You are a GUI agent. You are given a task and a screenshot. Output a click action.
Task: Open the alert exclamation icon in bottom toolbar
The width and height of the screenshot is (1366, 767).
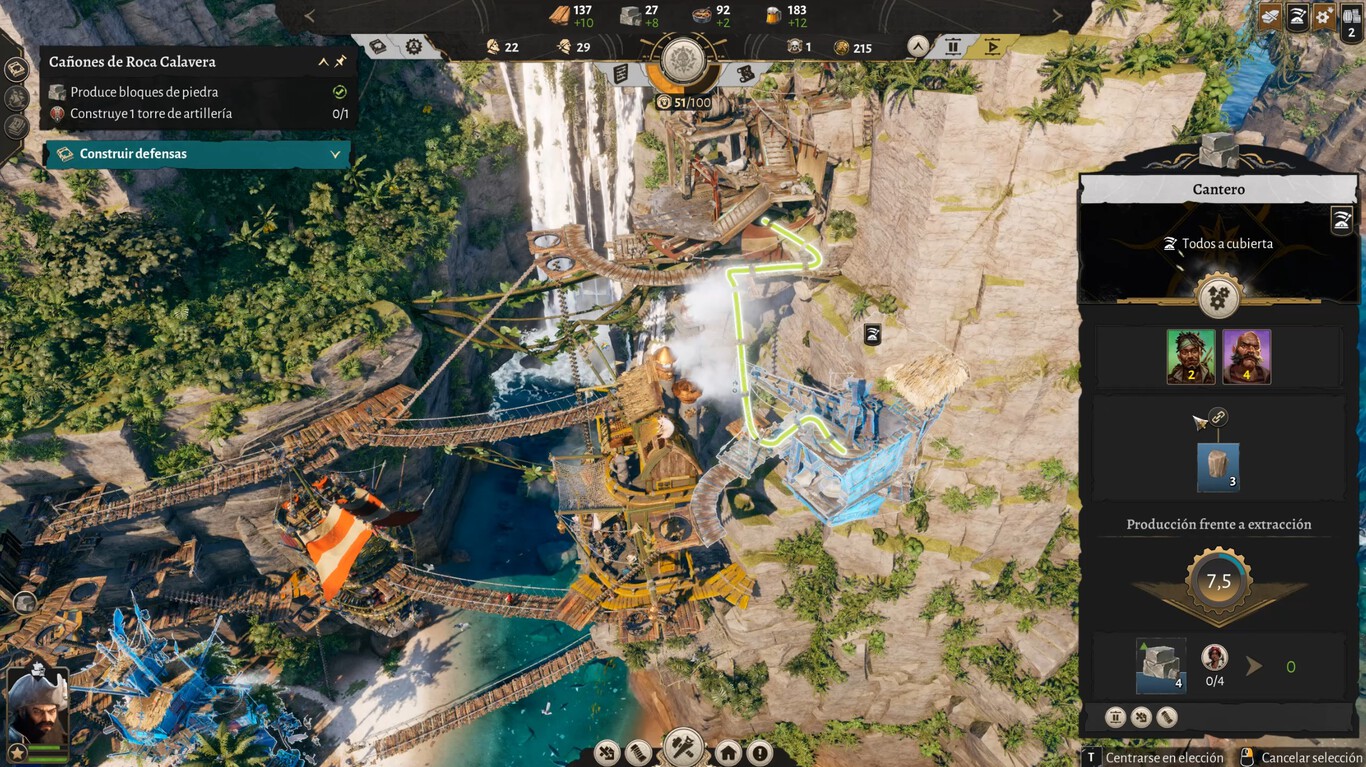coord(760,752)
